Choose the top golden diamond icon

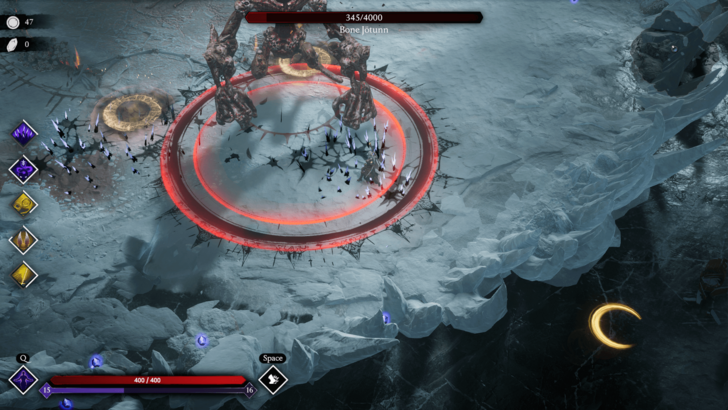click(23, 203)
